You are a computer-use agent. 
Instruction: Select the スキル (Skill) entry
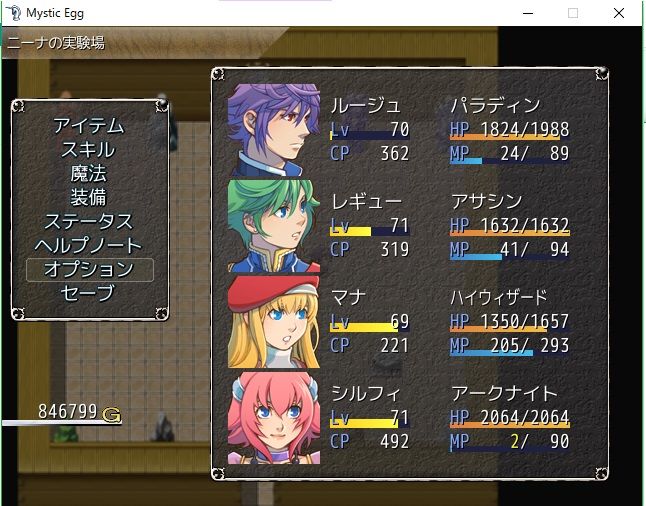[x=88, y=150]
